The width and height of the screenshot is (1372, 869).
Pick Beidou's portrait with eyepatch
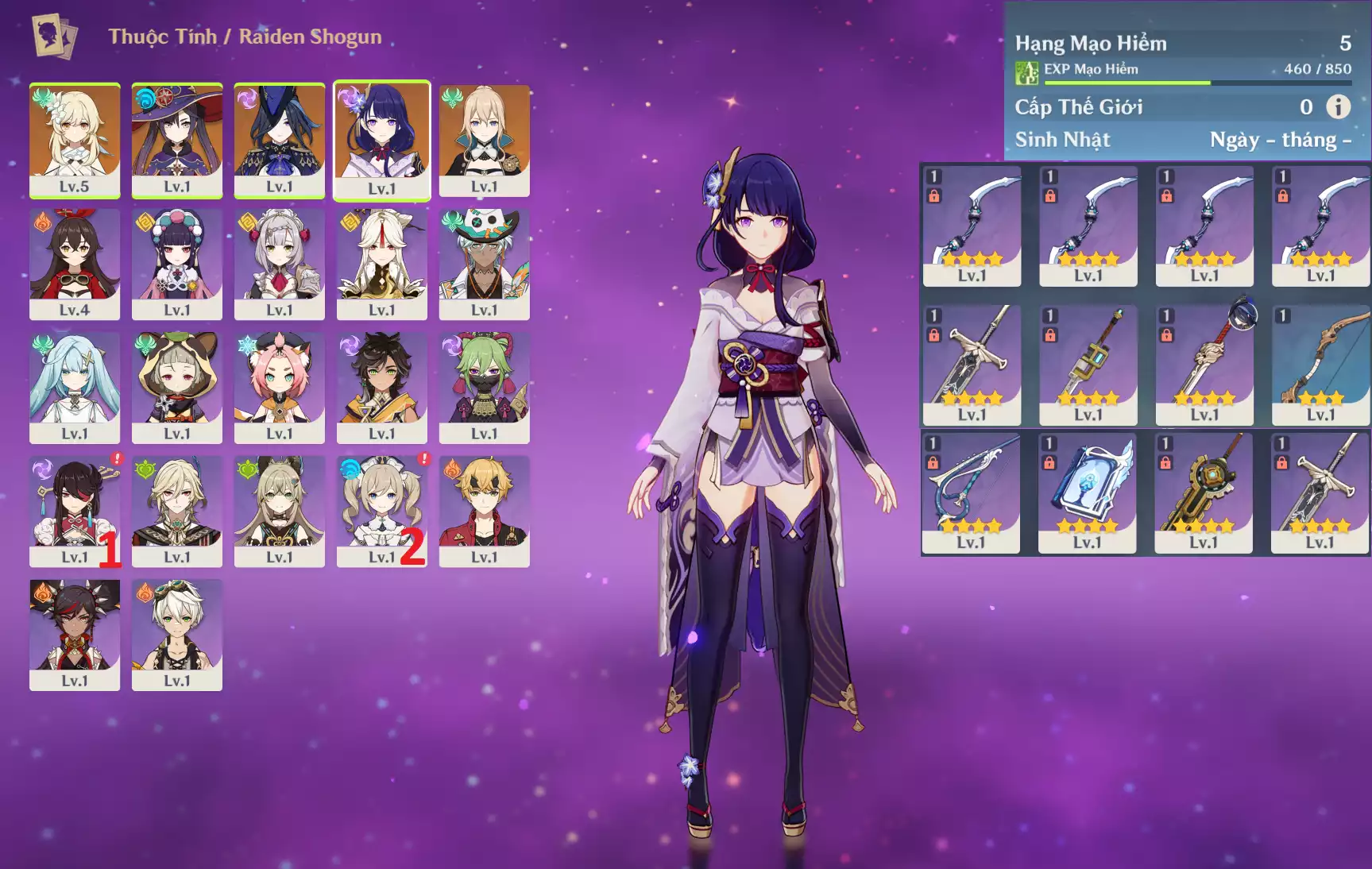[x=75, y=511]
